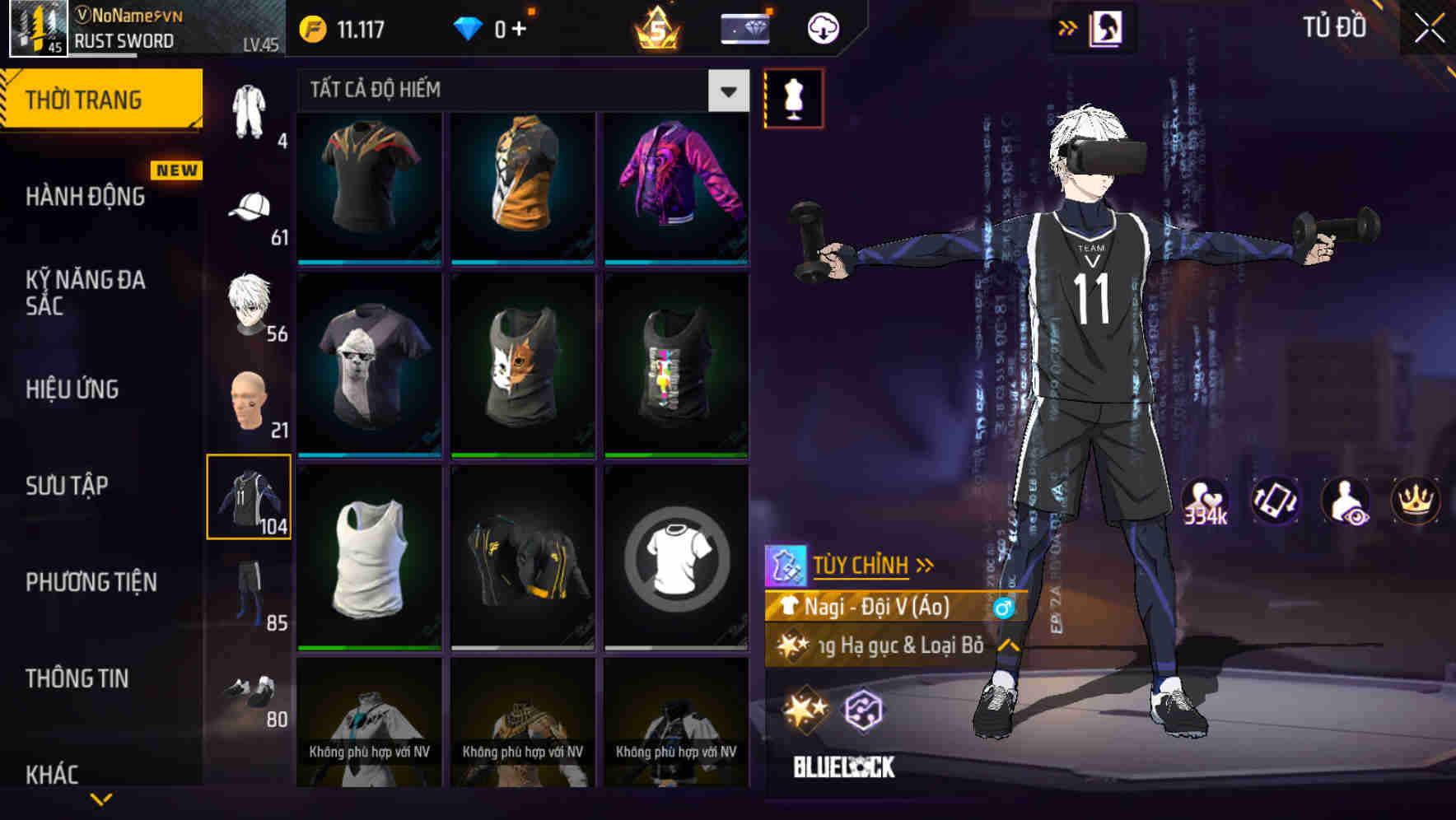
Task: Toggle character visibility with the eye icon
Action: [1348, 501]
